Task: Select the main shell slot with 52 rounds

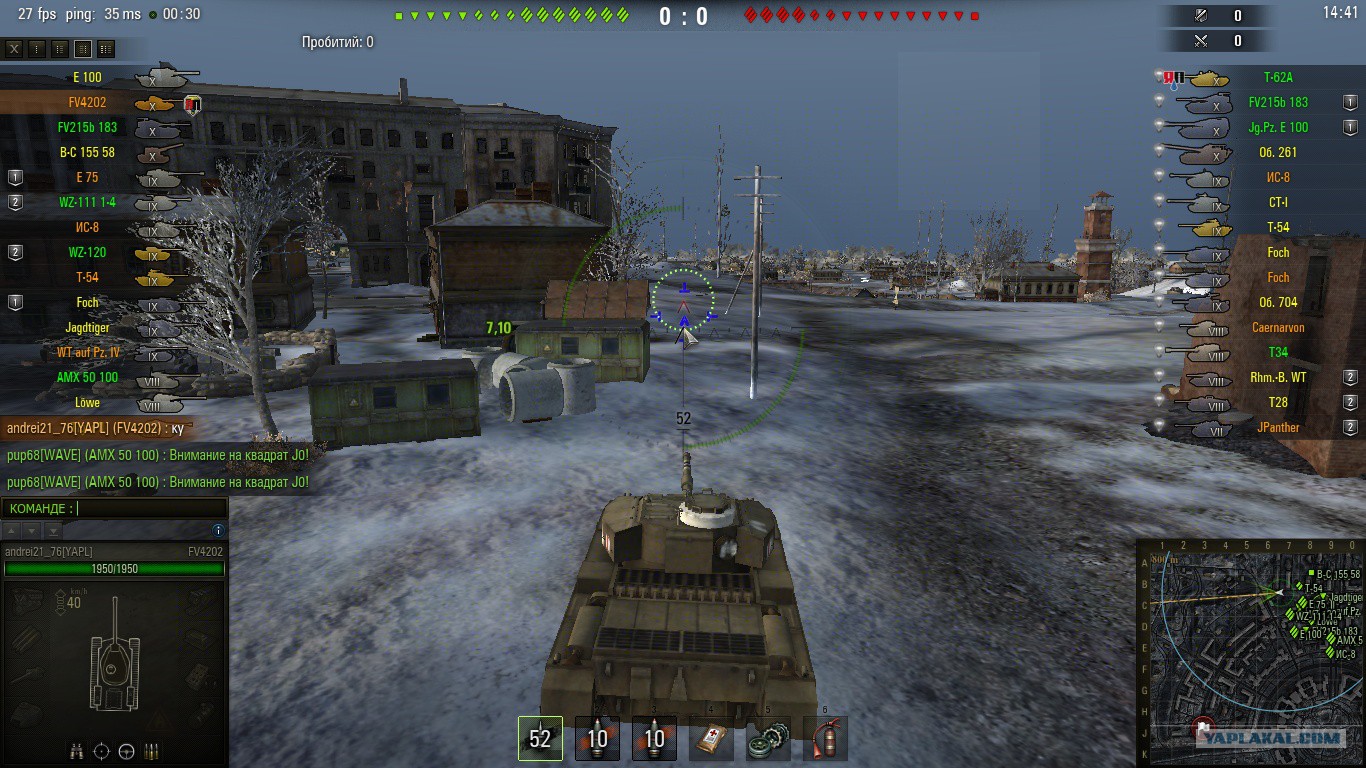Action: 540,738
